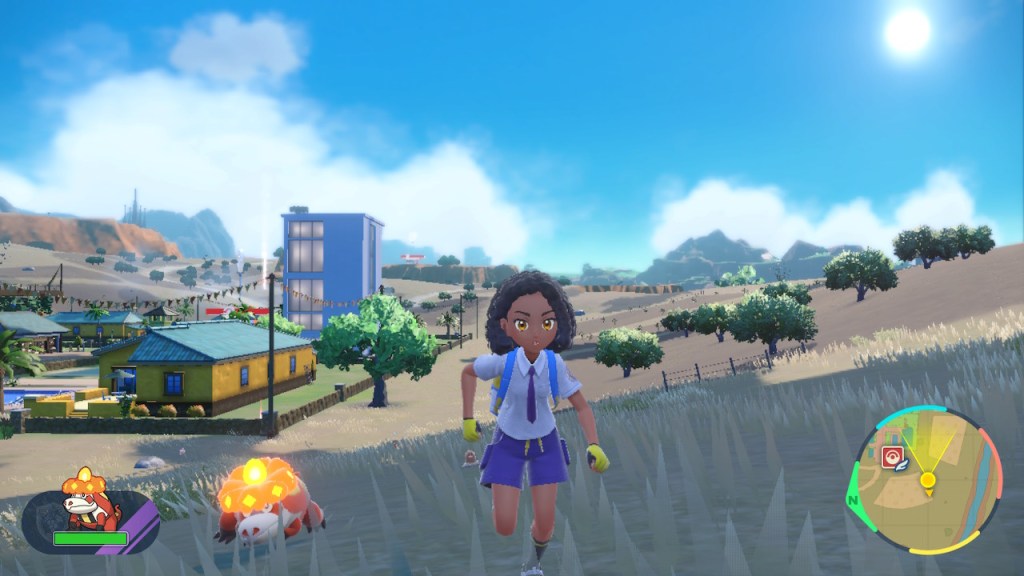Click the yellow player marker on minimap
This screenshot has width=1024, height=576.
click(928, 480)
